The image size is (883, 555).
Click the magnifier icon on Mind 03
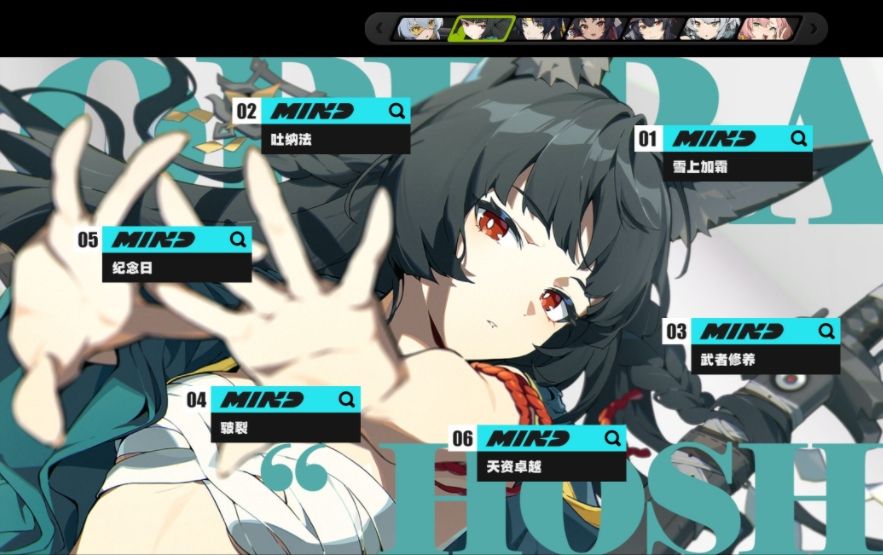tap(826, 331)
